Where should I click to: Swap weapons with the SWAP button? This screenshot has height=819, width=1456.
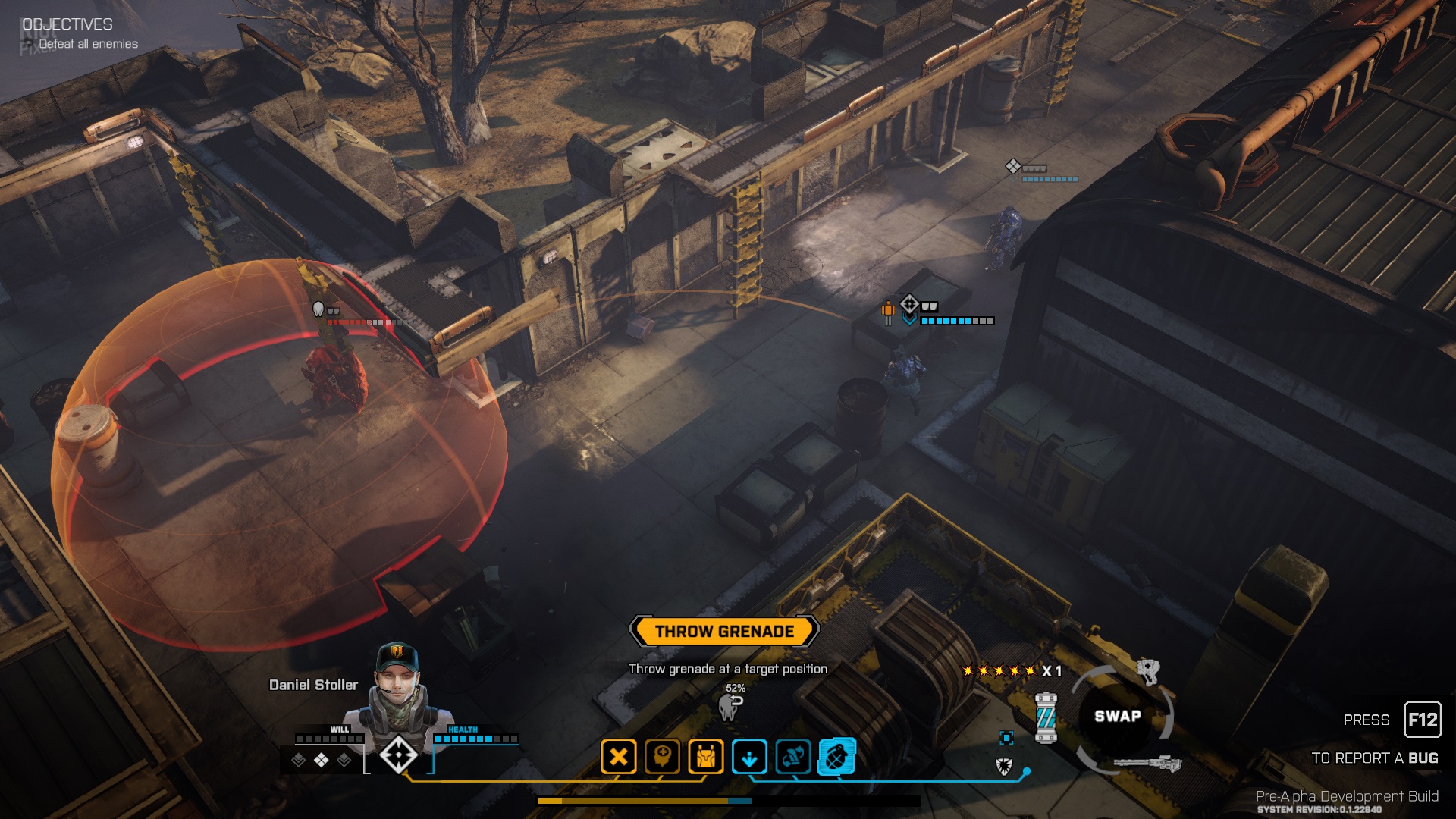[1117, 716]
